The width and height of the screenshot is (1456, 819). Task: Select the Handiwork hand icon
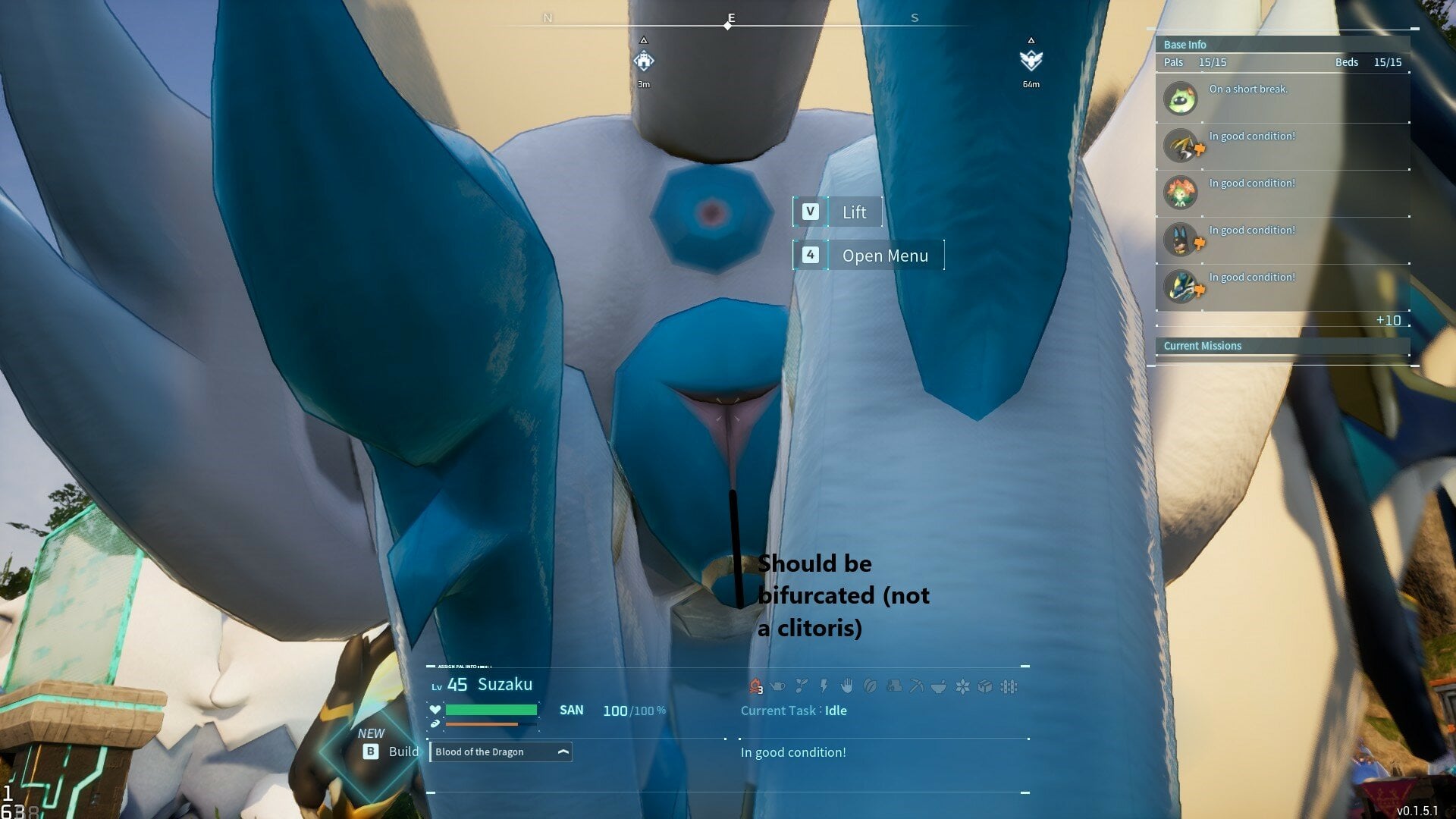pyautogui.click(x=847, y=686)
